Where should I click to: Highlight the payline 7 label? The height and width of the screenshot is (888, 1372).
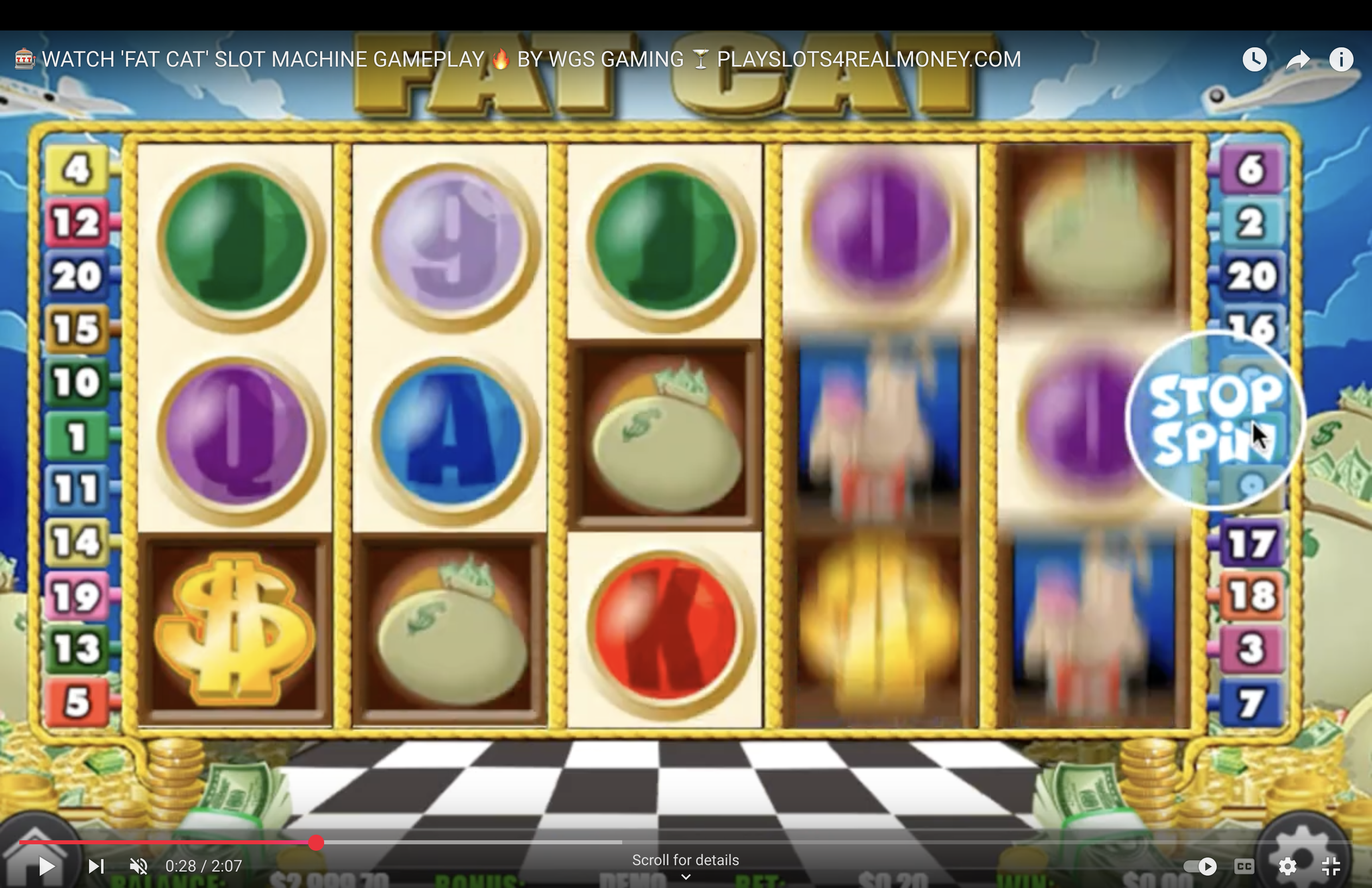[x=1250, y=702]
